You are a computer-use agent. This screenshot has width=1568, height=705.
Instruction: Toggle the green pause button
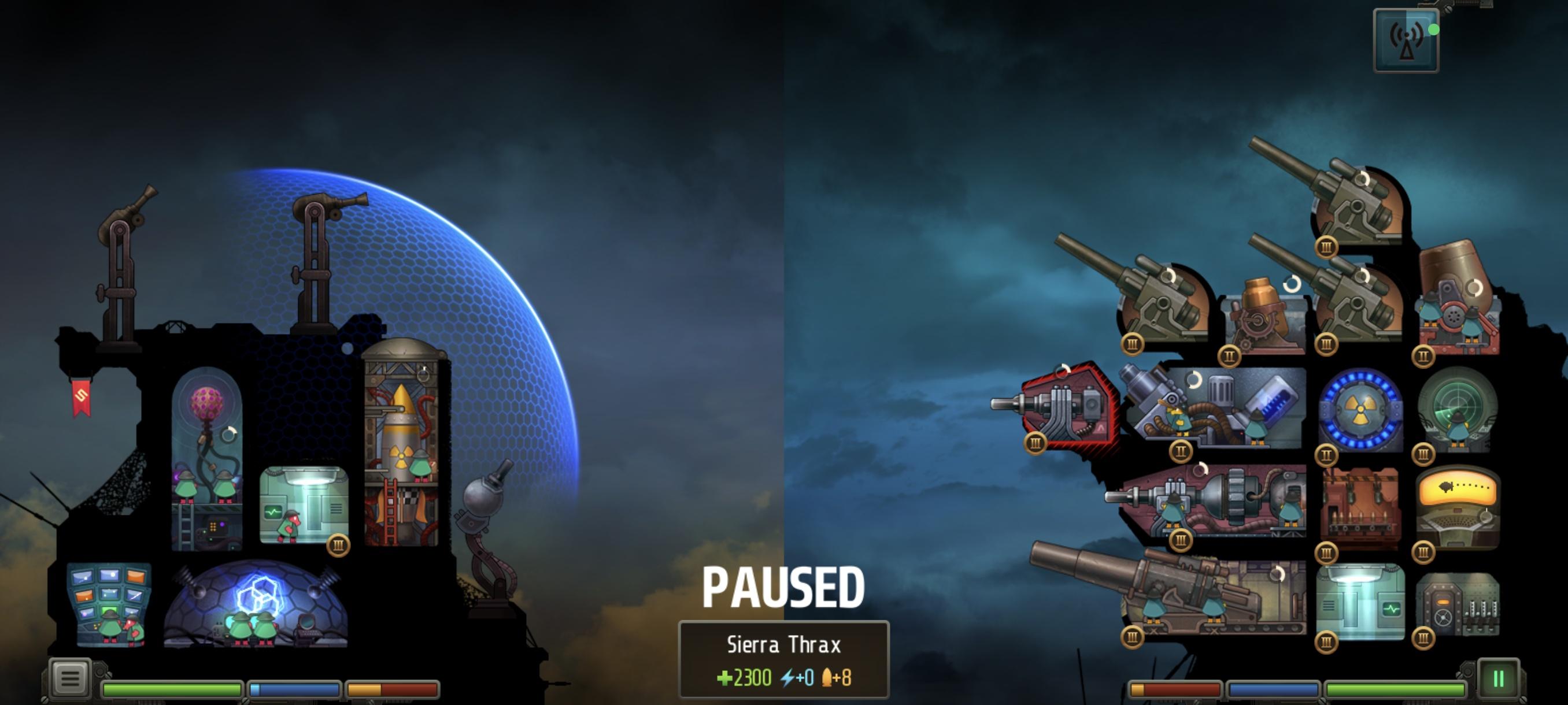point(1498,678)
